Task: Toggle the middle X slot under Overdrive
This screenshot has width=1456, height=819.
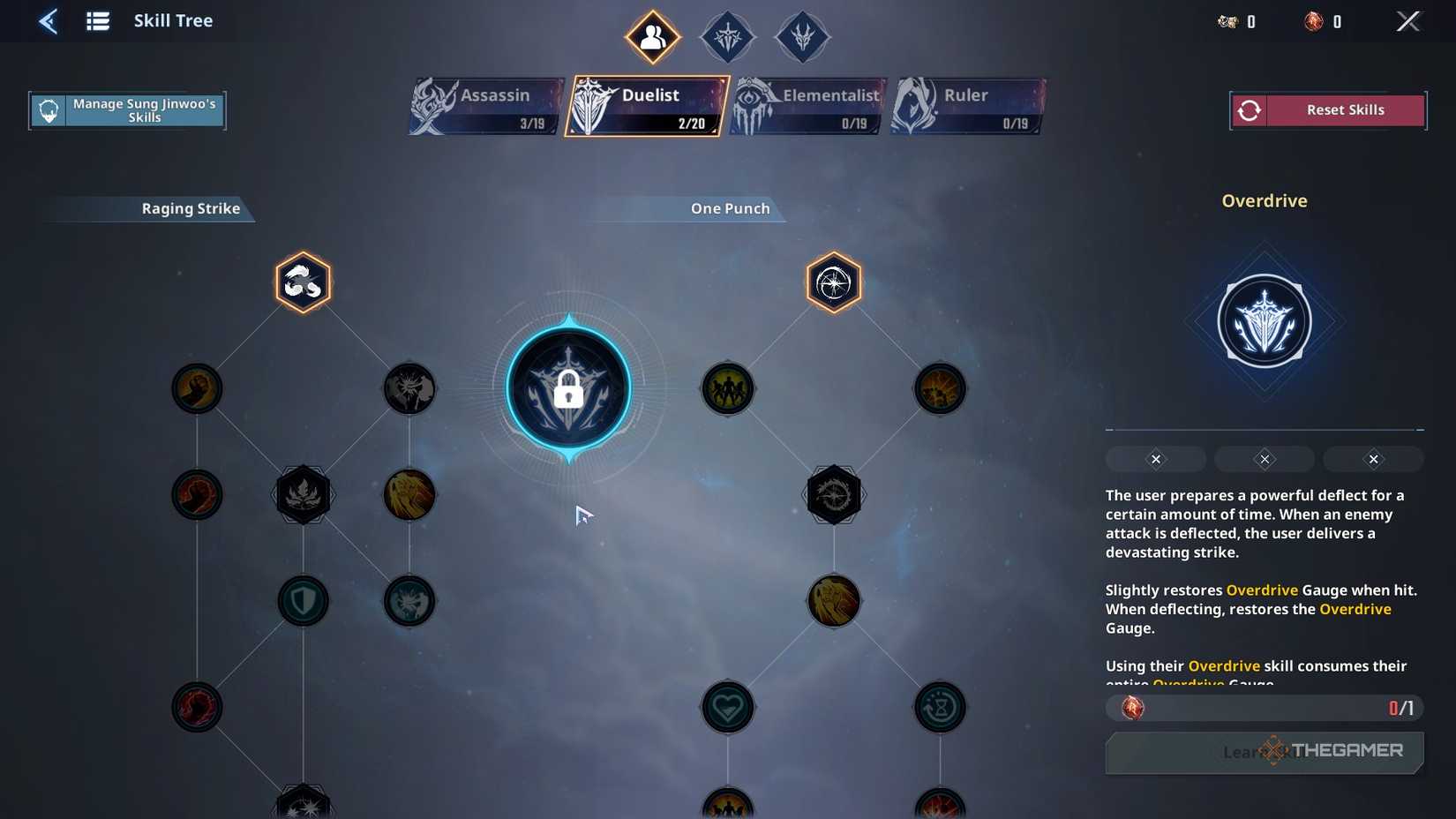Action: (x=1264, y=458)
